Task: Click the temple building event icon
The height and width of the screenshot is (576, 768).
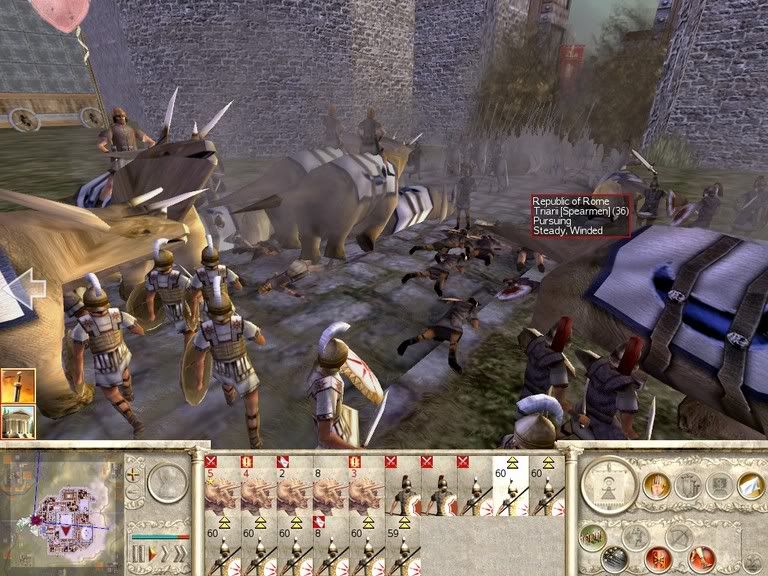Action: coord(19,421)
